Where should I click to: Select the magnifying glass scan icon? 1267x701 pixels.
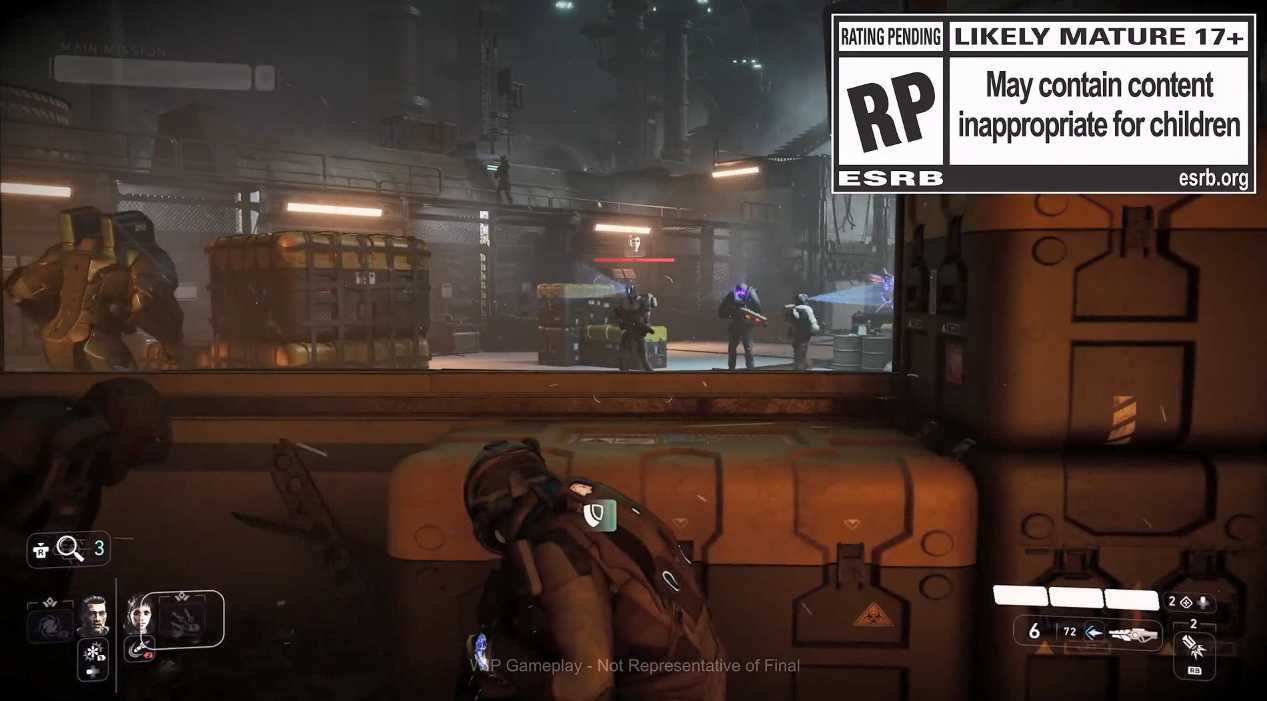(69, 547)
